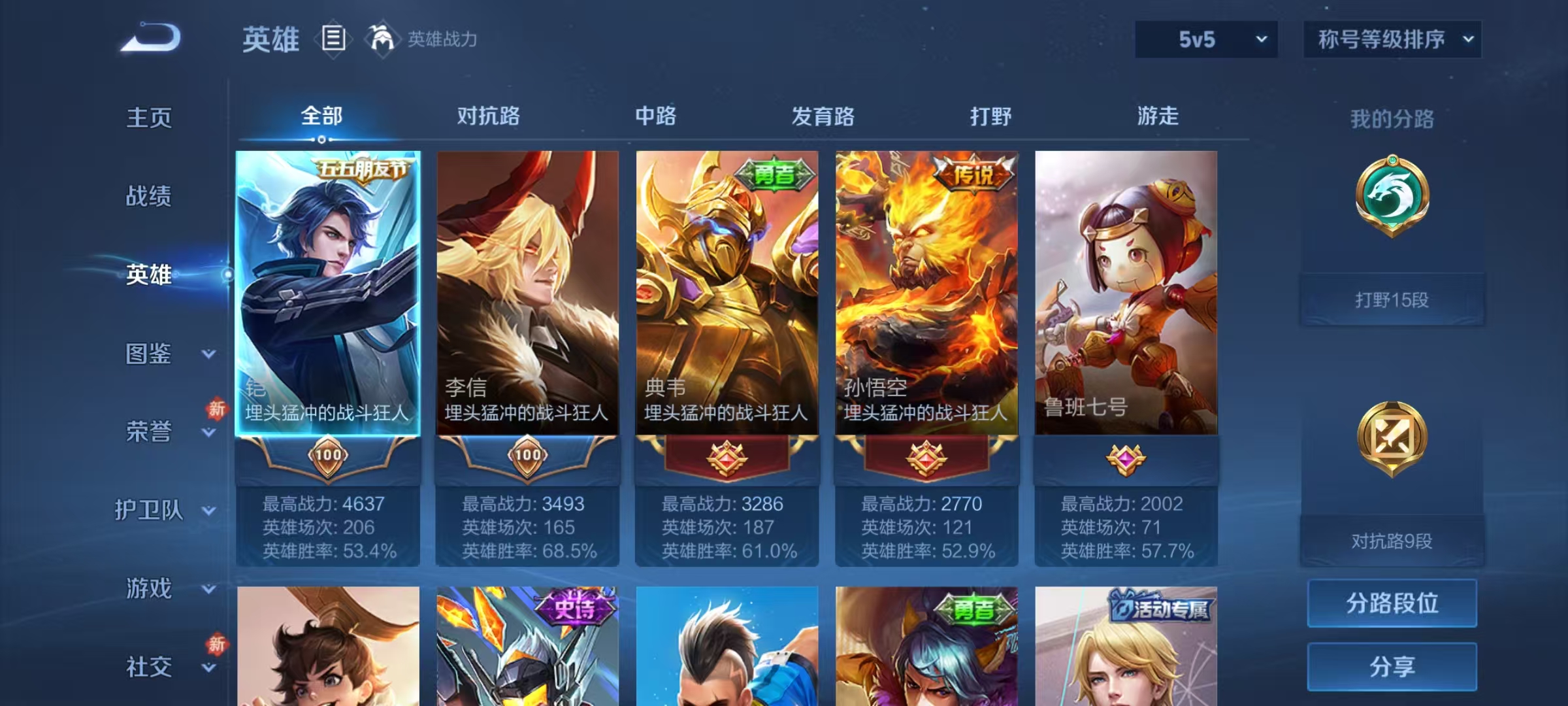Viewport: 1568px width, 706px height.
Task: Click 李信's level 100 proficiency badge
Action: [529, 456]
